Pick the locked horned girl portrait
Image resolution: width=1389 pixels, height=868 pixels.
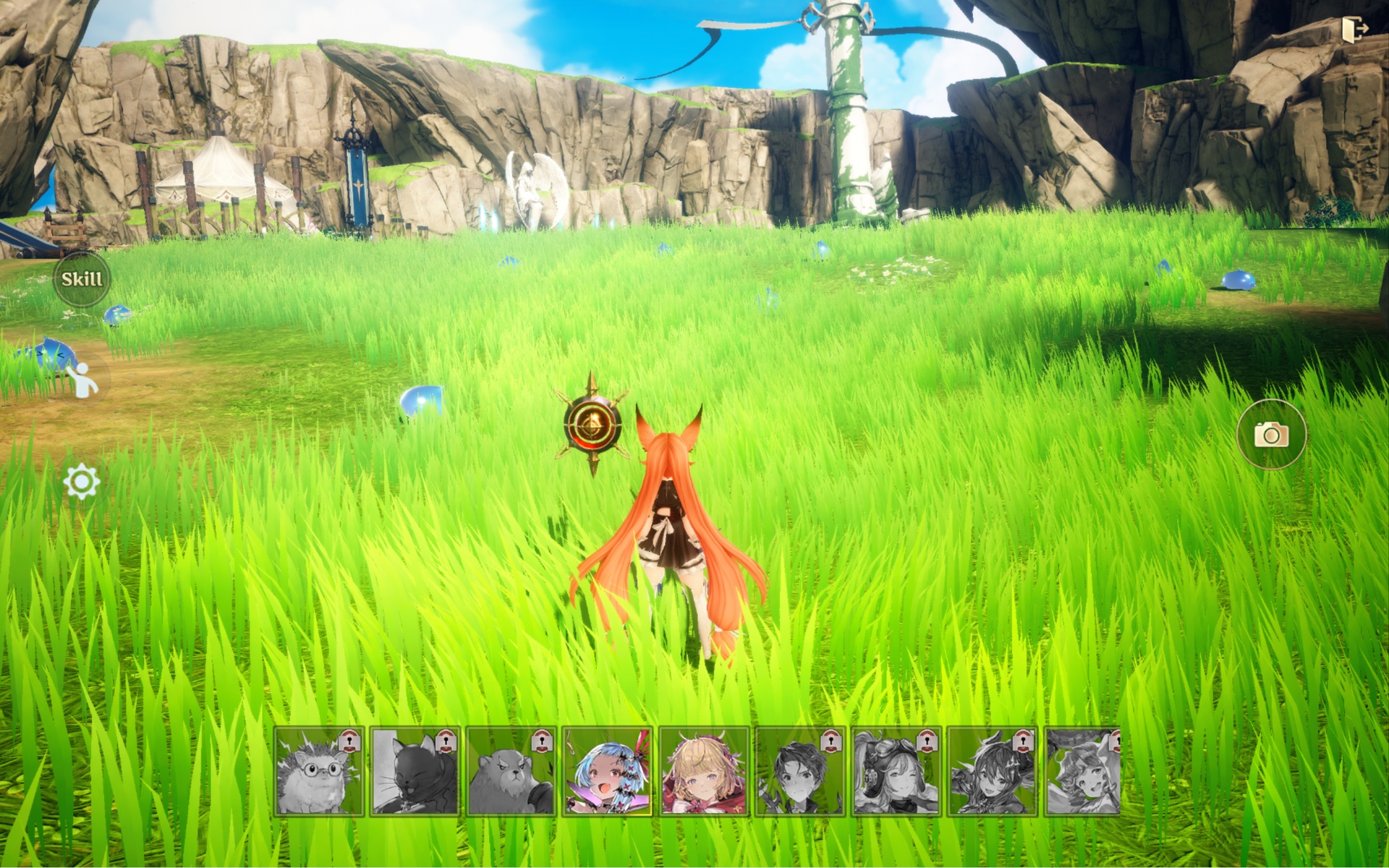[992, 772]
